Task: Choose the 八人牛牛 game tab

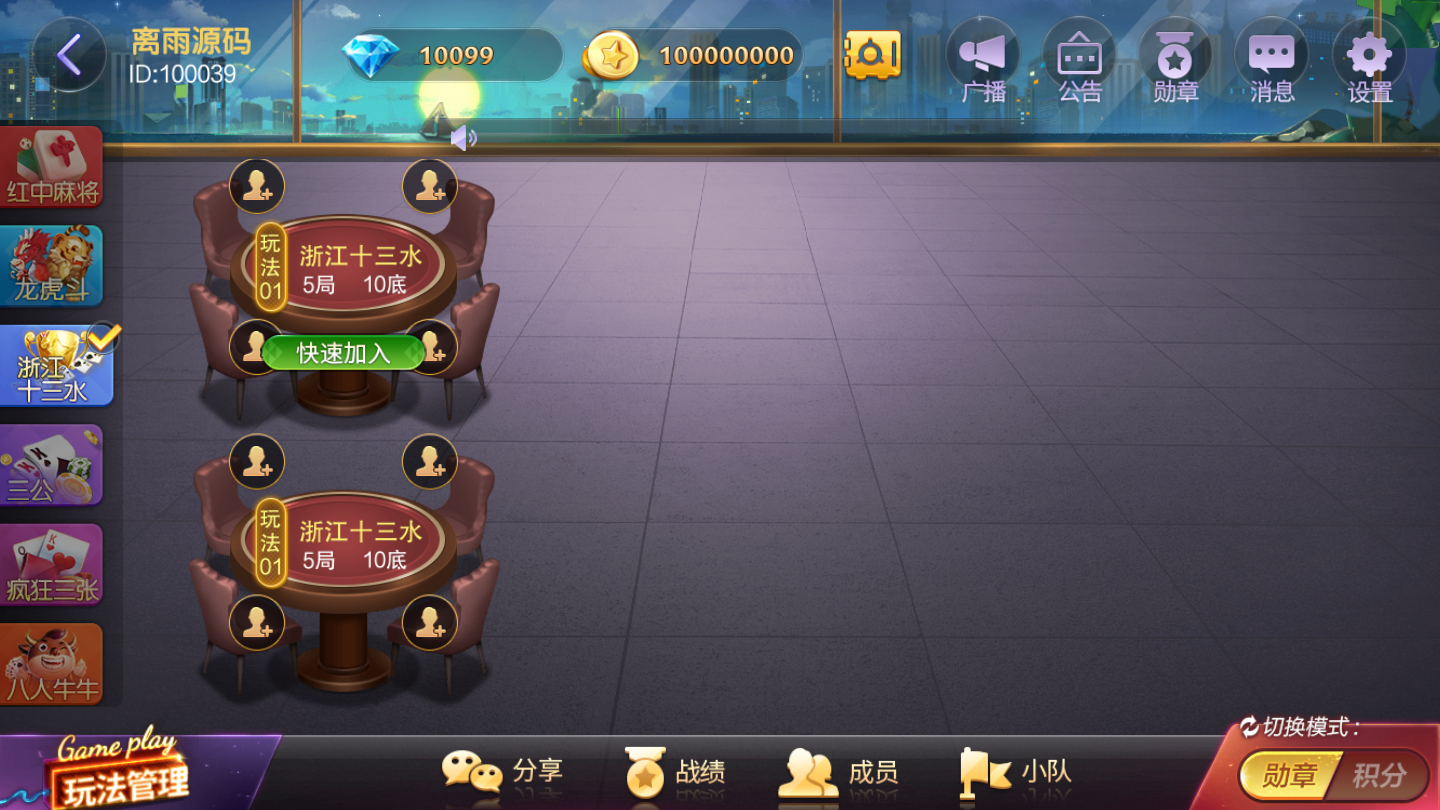Action: (x=52, y=664)
